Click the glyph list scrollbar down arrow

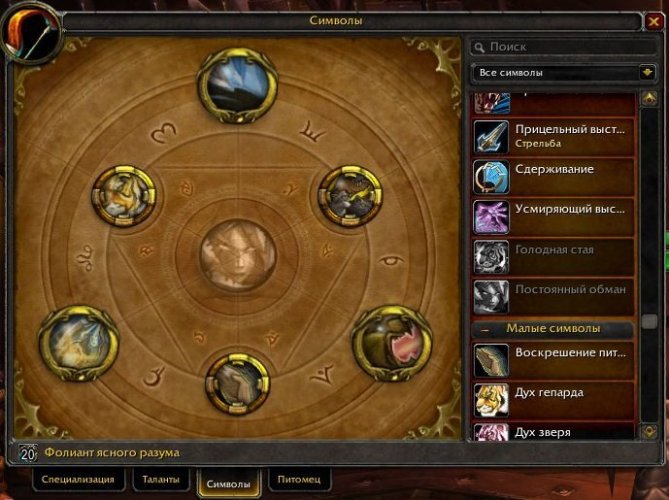[x=649, y=430]
